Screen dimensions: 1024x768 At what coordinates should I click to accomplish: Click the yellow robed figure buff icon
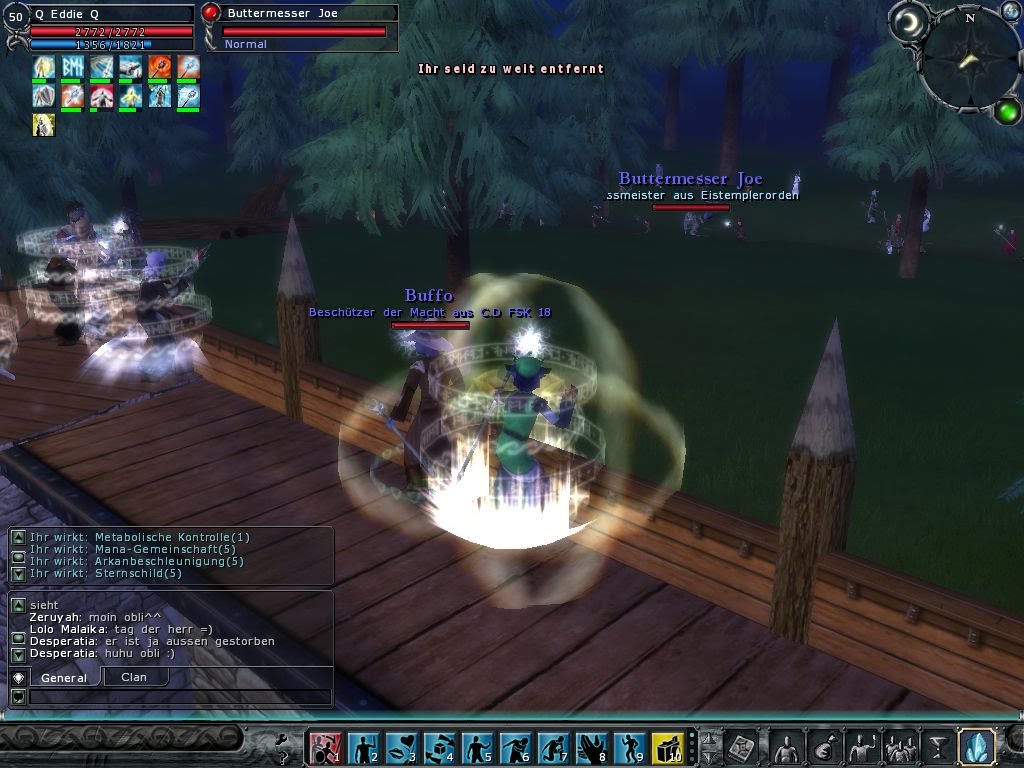pos(43,125)
